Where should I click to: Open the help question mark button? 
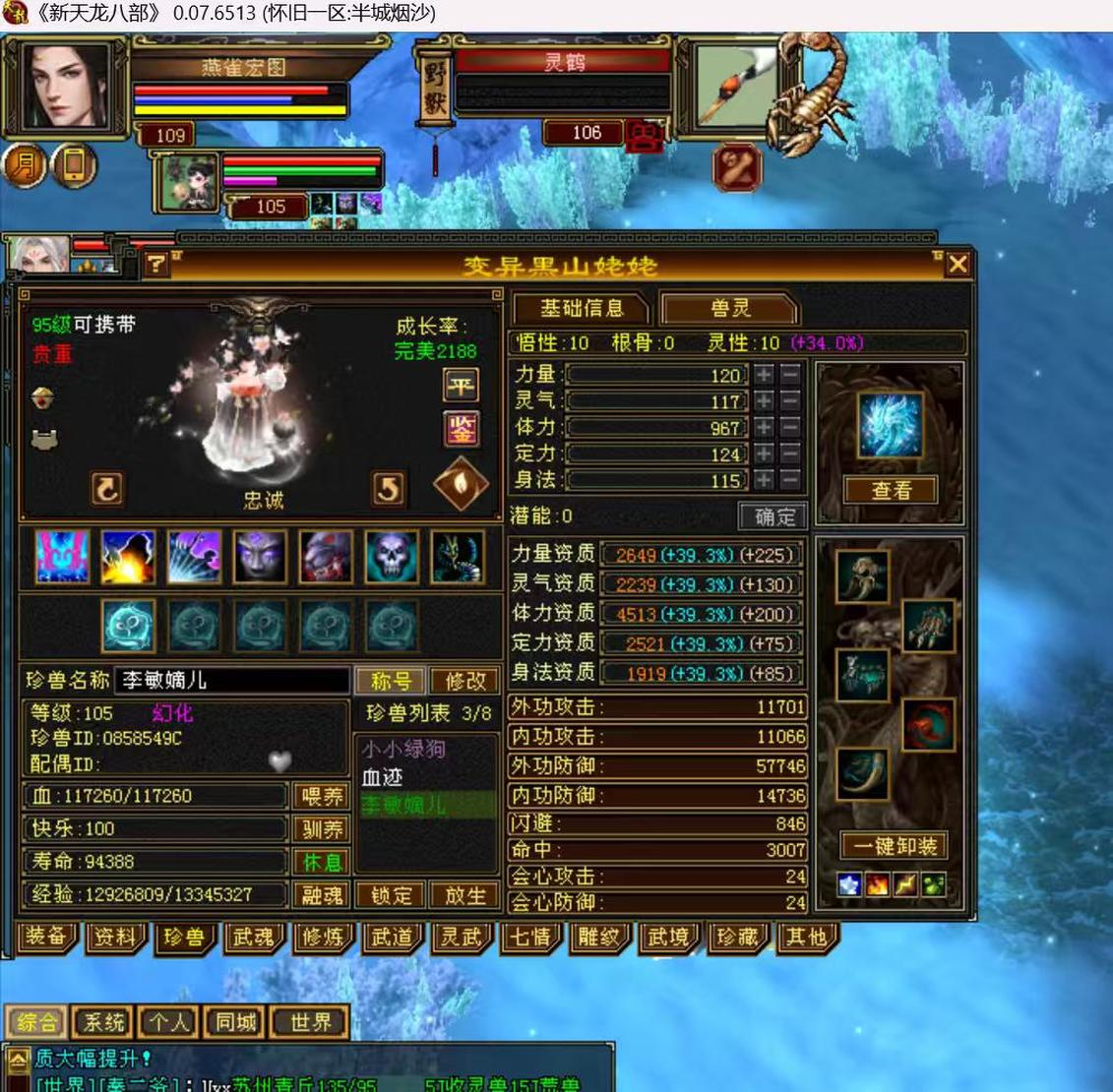coord(156,264)
